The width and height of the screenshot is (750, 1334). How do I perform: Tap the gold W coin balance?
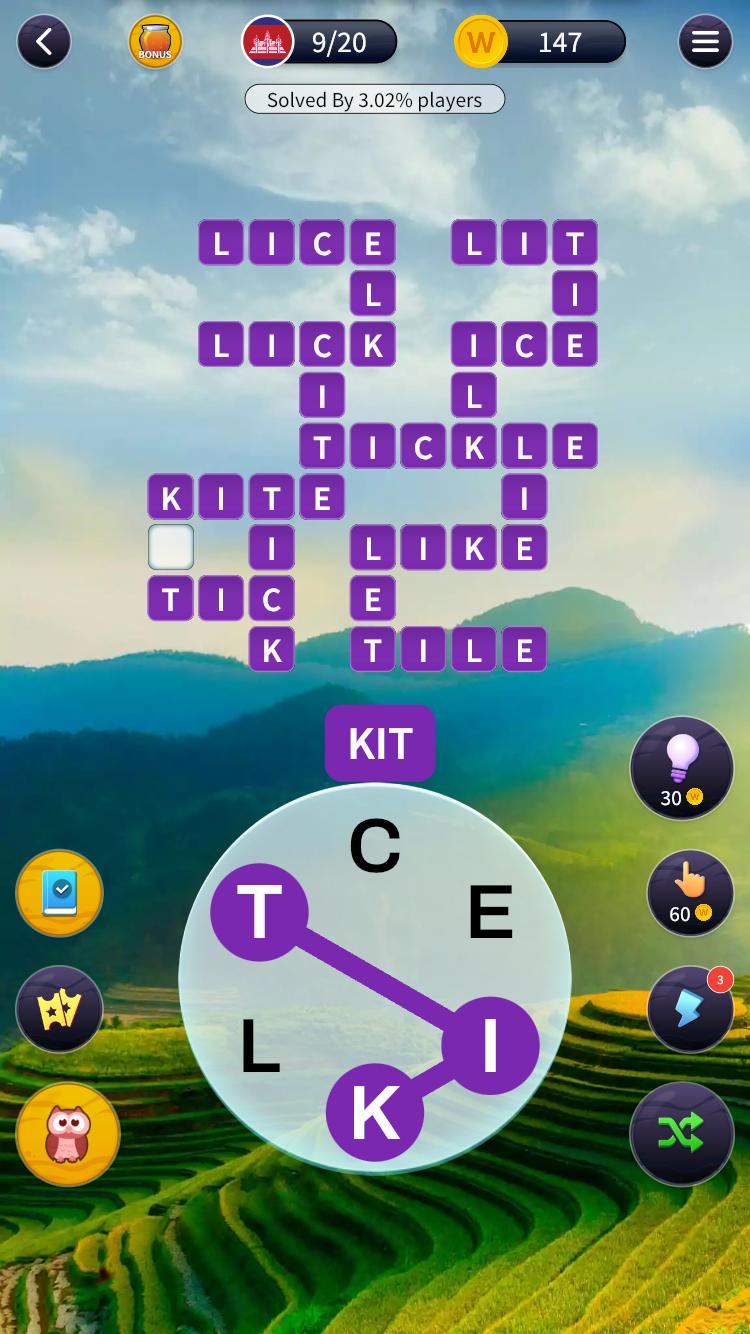click(540, 42)
